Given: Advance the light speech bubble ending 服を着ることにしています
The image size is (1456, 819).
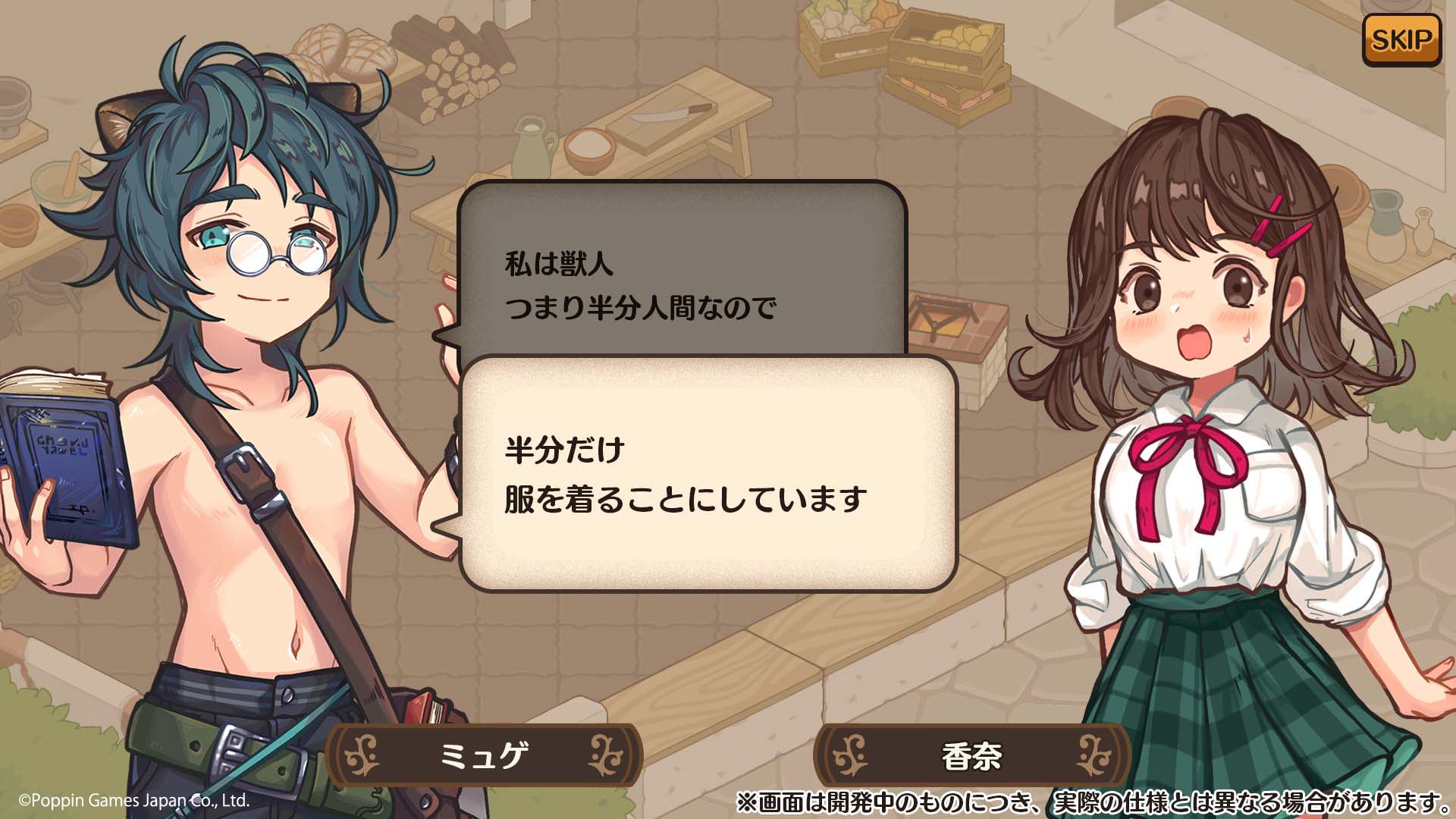Looking at the screenshot, I should pyautogui.click(x=708, y=474).
